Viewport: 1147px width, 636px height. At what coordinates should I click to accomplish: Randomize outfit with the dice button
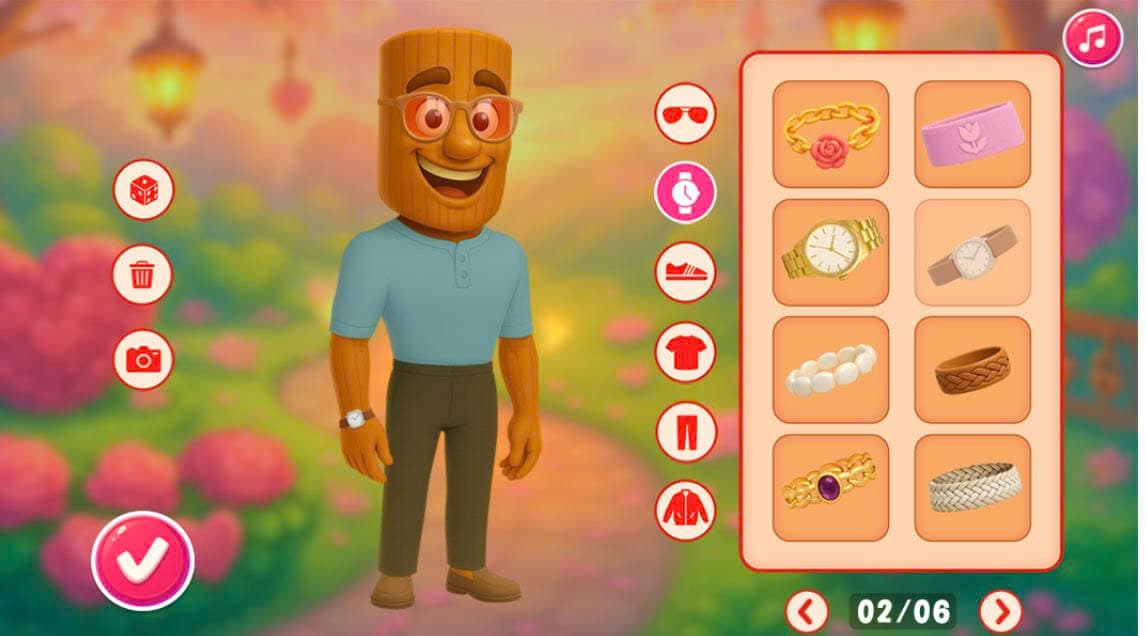click(143, 190)
